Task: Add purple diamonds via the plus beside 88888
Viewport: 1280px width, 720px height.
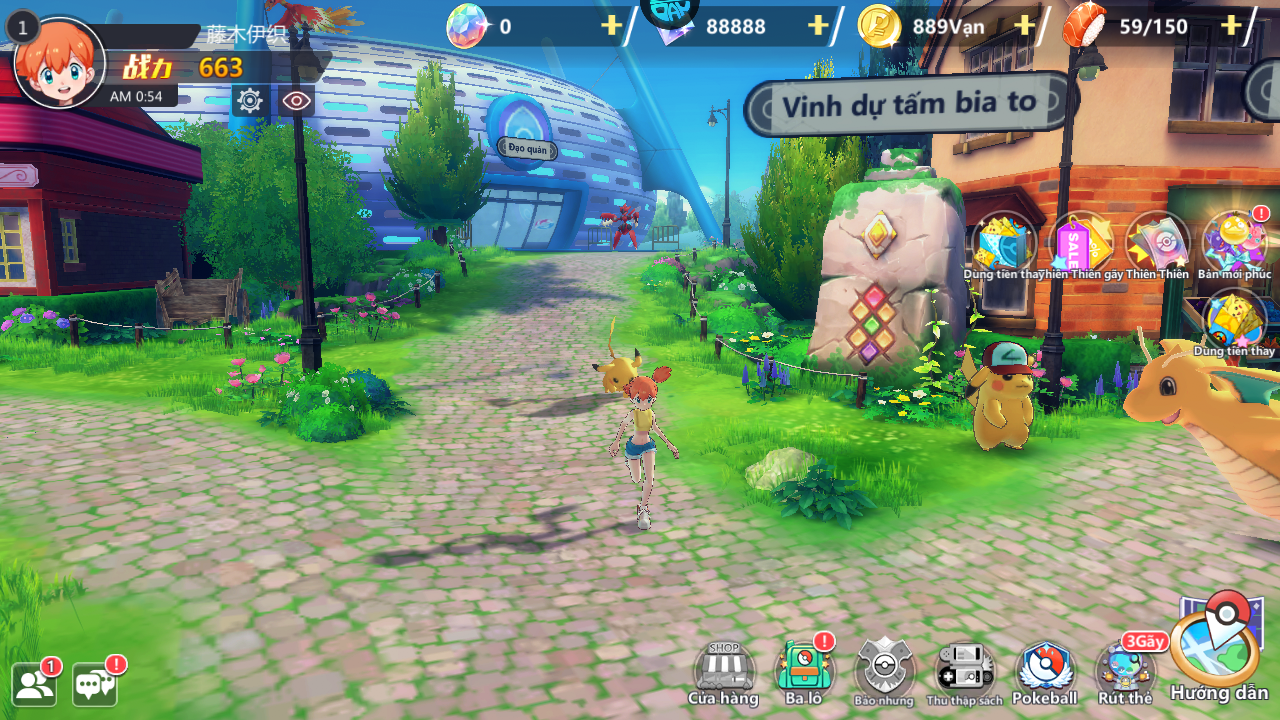Action: coord(818,26)
